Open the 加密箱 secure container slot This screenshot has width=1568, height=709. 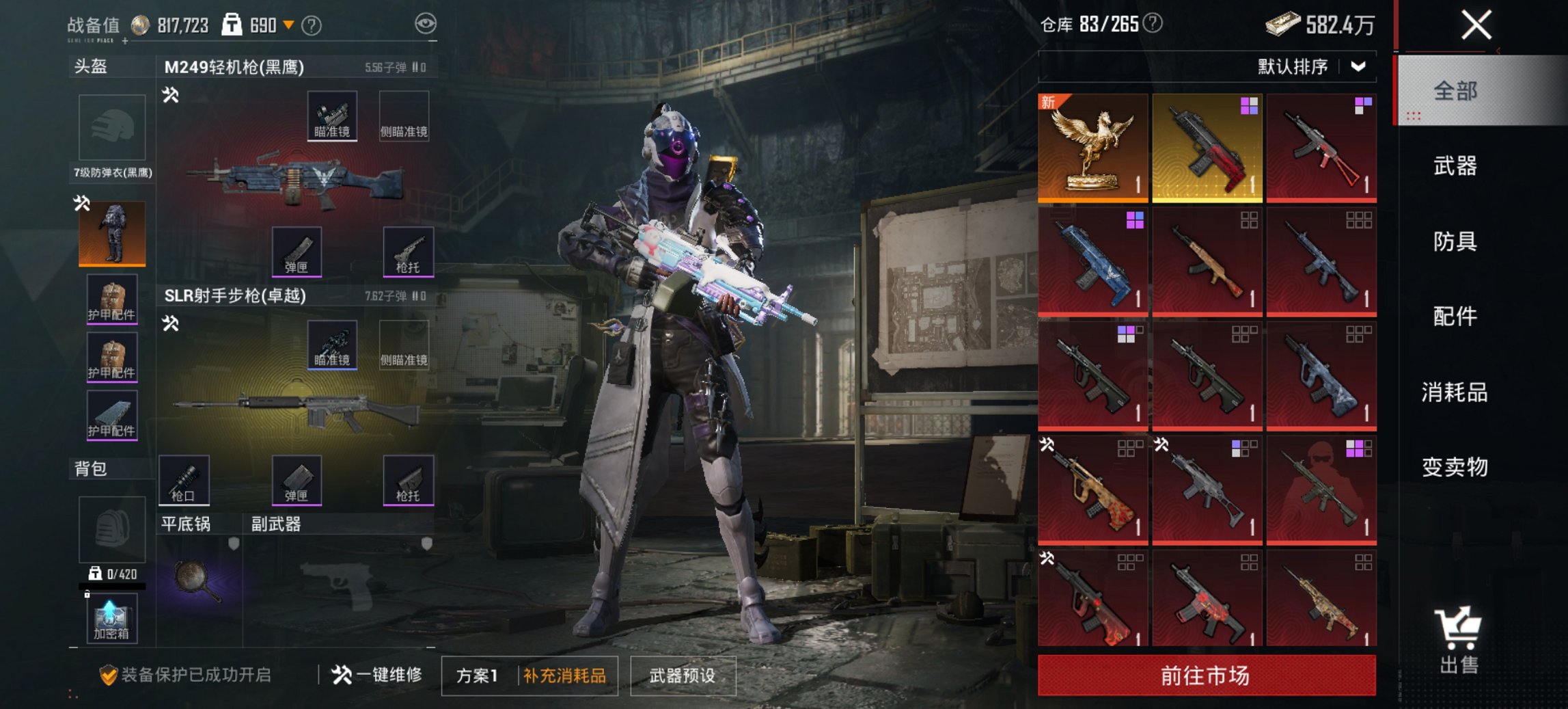(x=111, y=619)
